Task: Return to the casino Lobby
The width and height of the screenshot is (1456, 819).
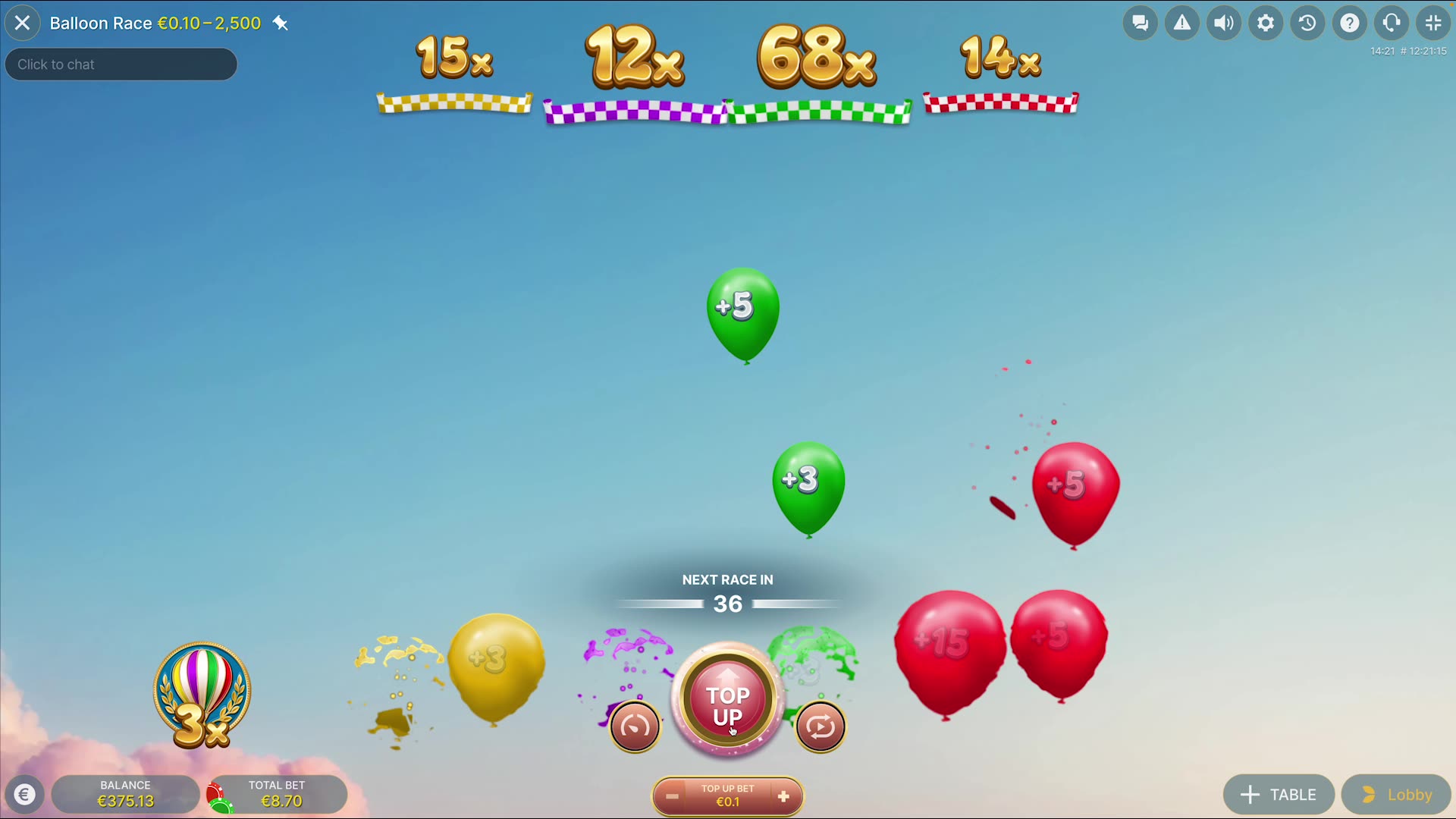Action: [x=1395, y=794]
